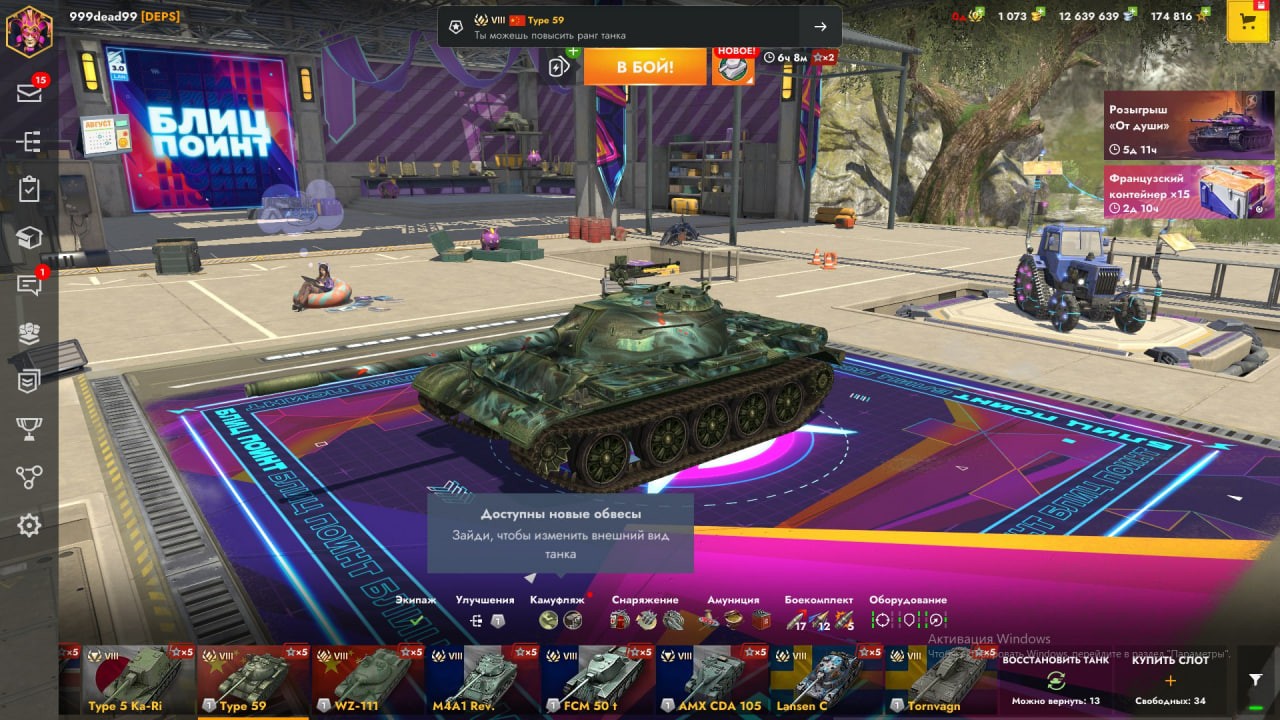Open the missions clipboard icon
This screenshot has width=1280, height=720.
(x=29, y=189)
